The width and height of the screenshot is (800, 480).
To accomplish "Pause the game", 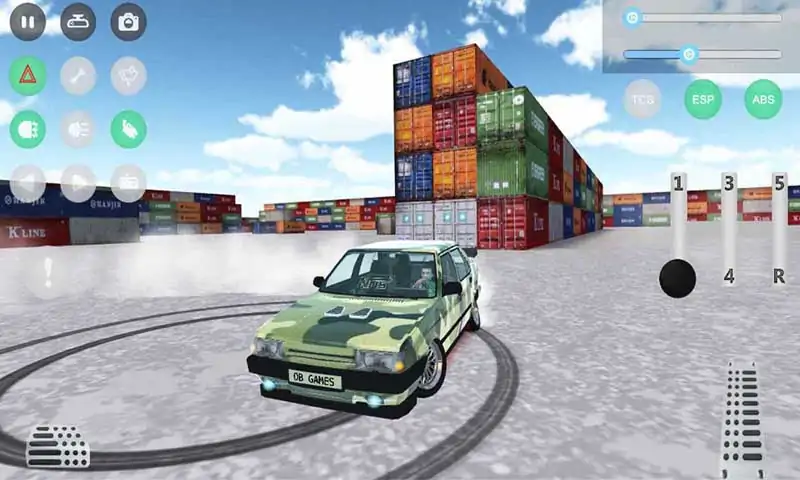I will tap(28, 21).
